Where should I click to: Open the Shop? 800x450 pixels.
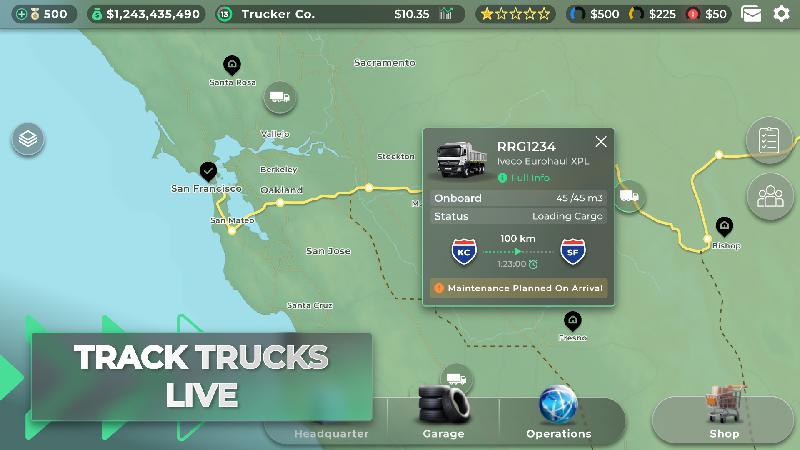click(724, 414)
